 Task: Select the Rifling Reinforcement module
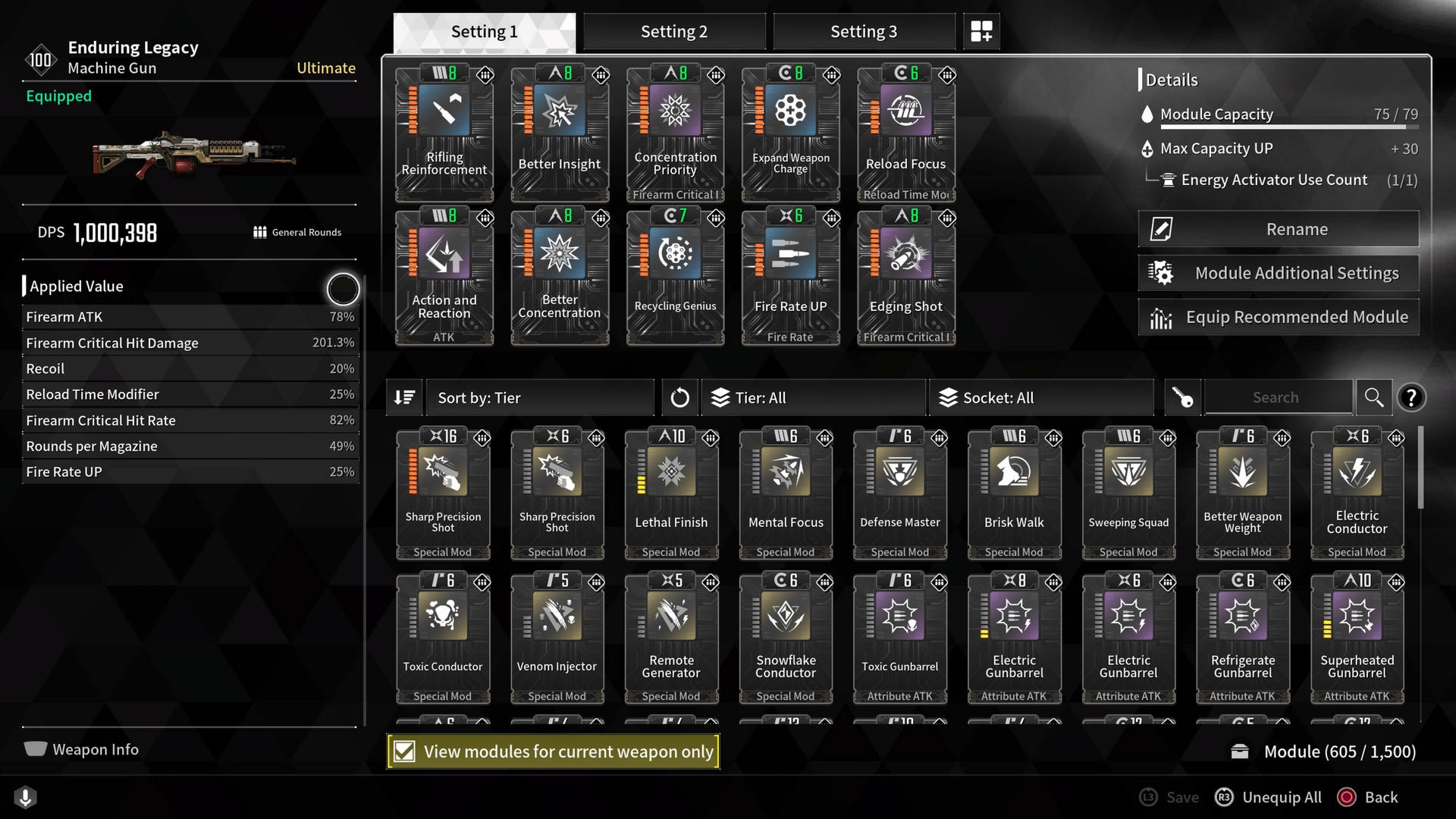444,133
